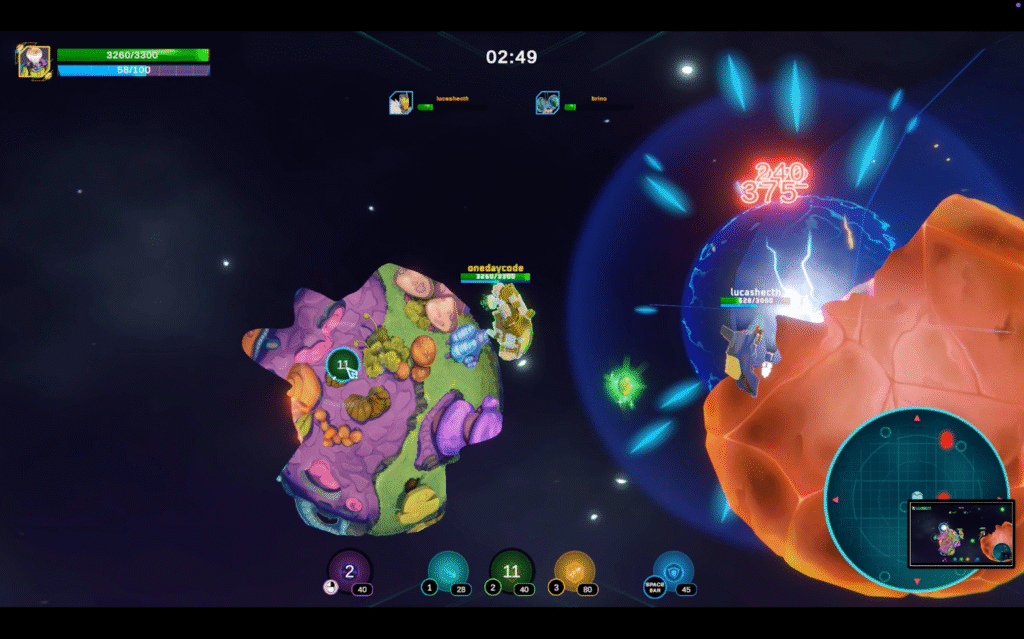Viewport: 1024px width, 639px height.
Task: Select your hero portrait beside the health bar
Action: [34, 61]
